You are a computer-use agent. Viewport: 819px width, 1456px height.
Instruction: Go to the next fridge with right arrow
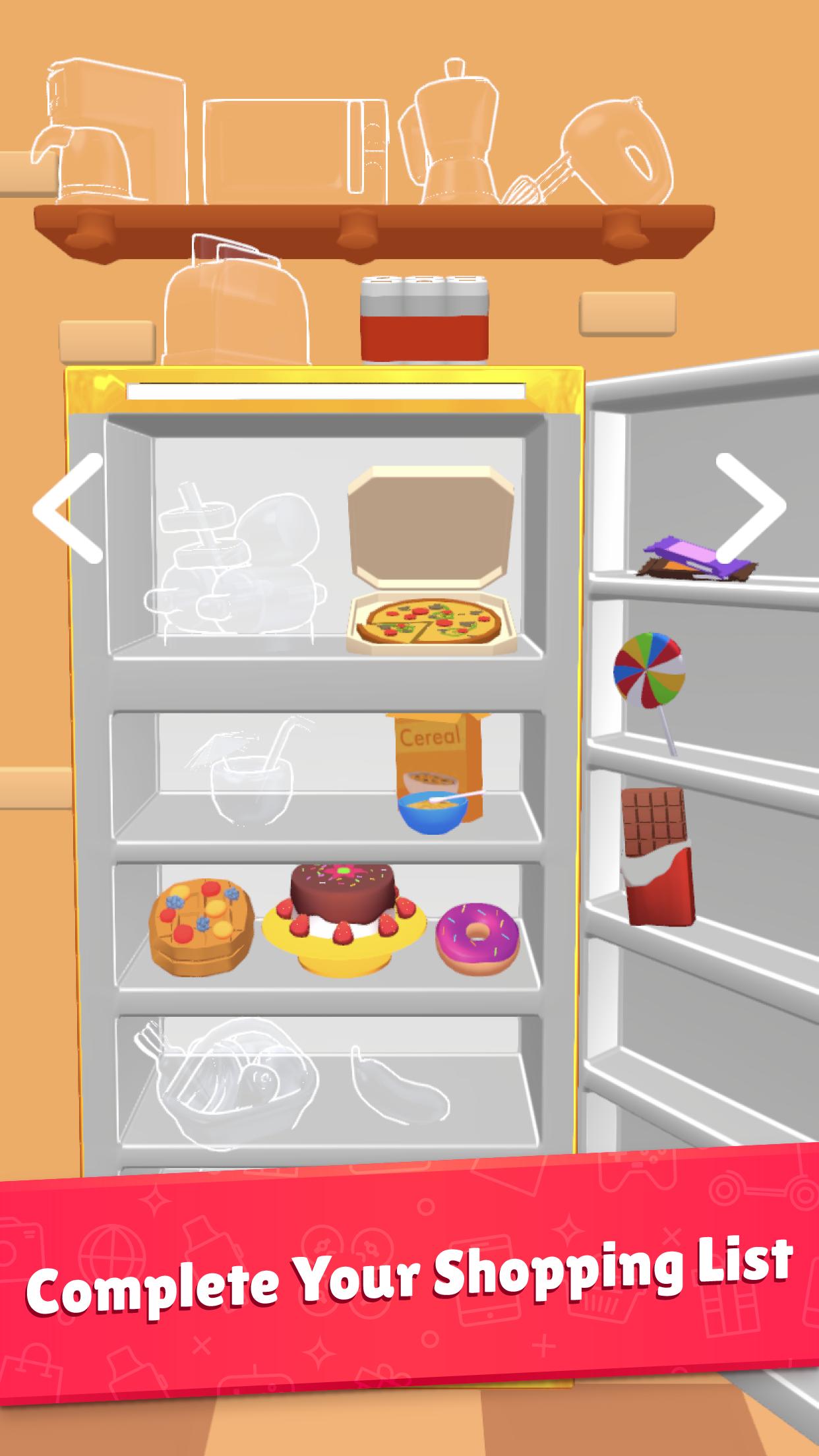coord(750,508)
